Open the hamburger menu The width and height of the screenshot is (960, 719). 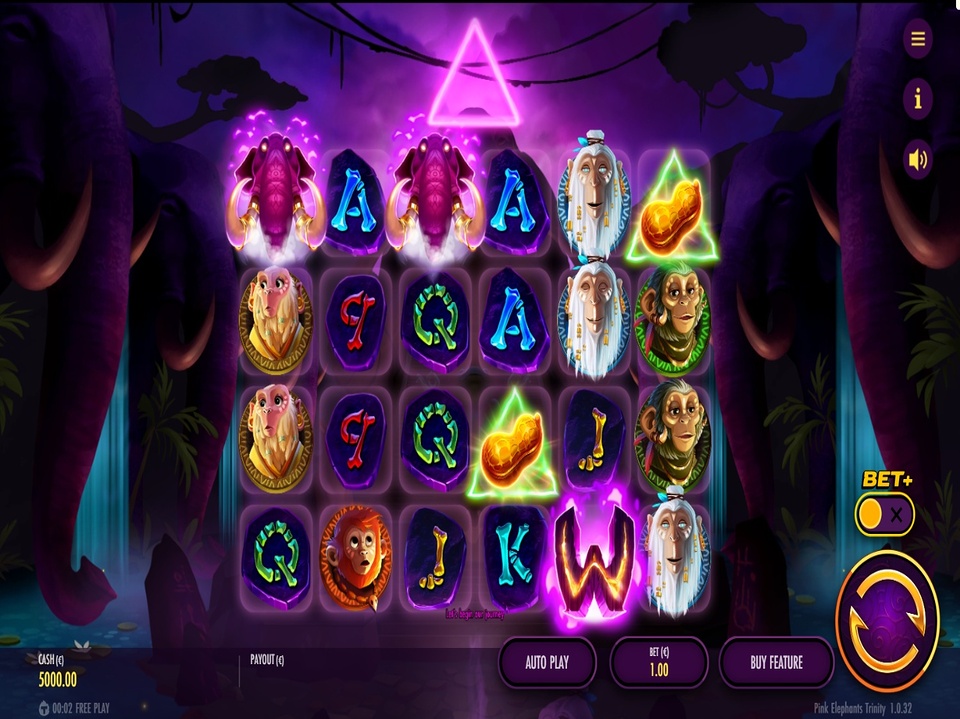tap(917, 39)
